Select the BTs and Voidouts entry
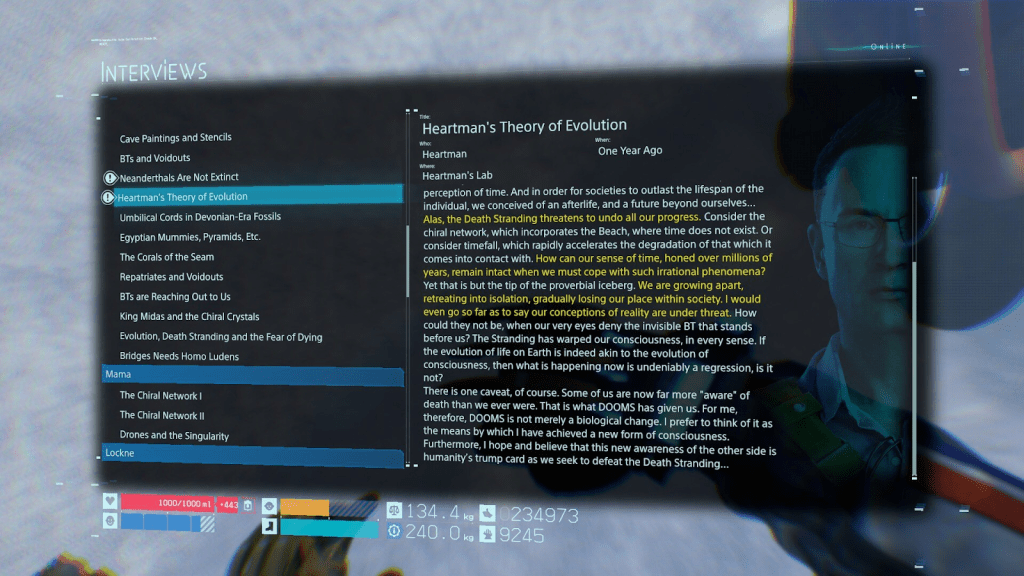This screenshot has height=576, width=1024. (x=155, y=158)
